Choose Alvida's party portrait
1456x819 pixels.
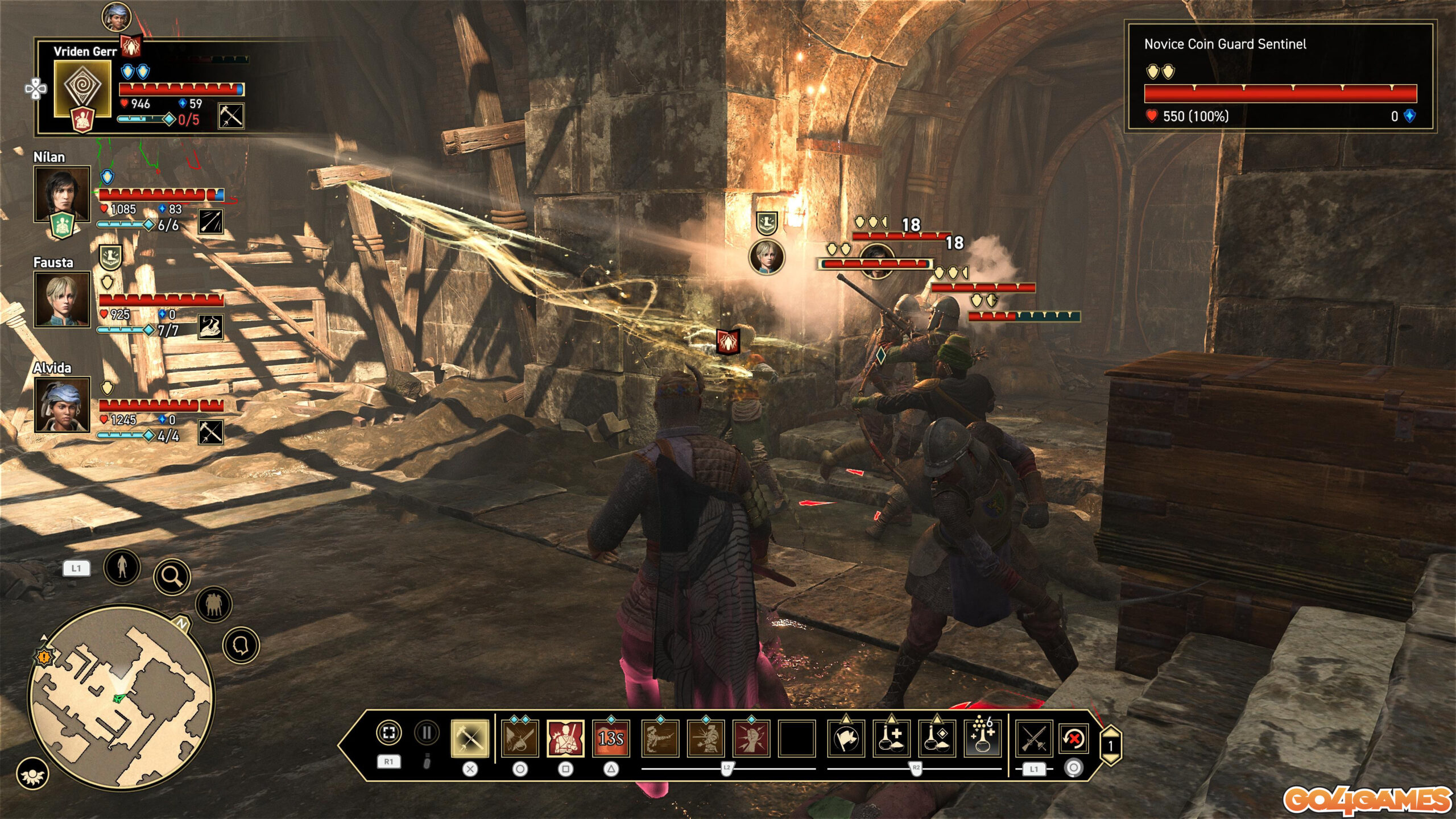[x=62, y=404]
